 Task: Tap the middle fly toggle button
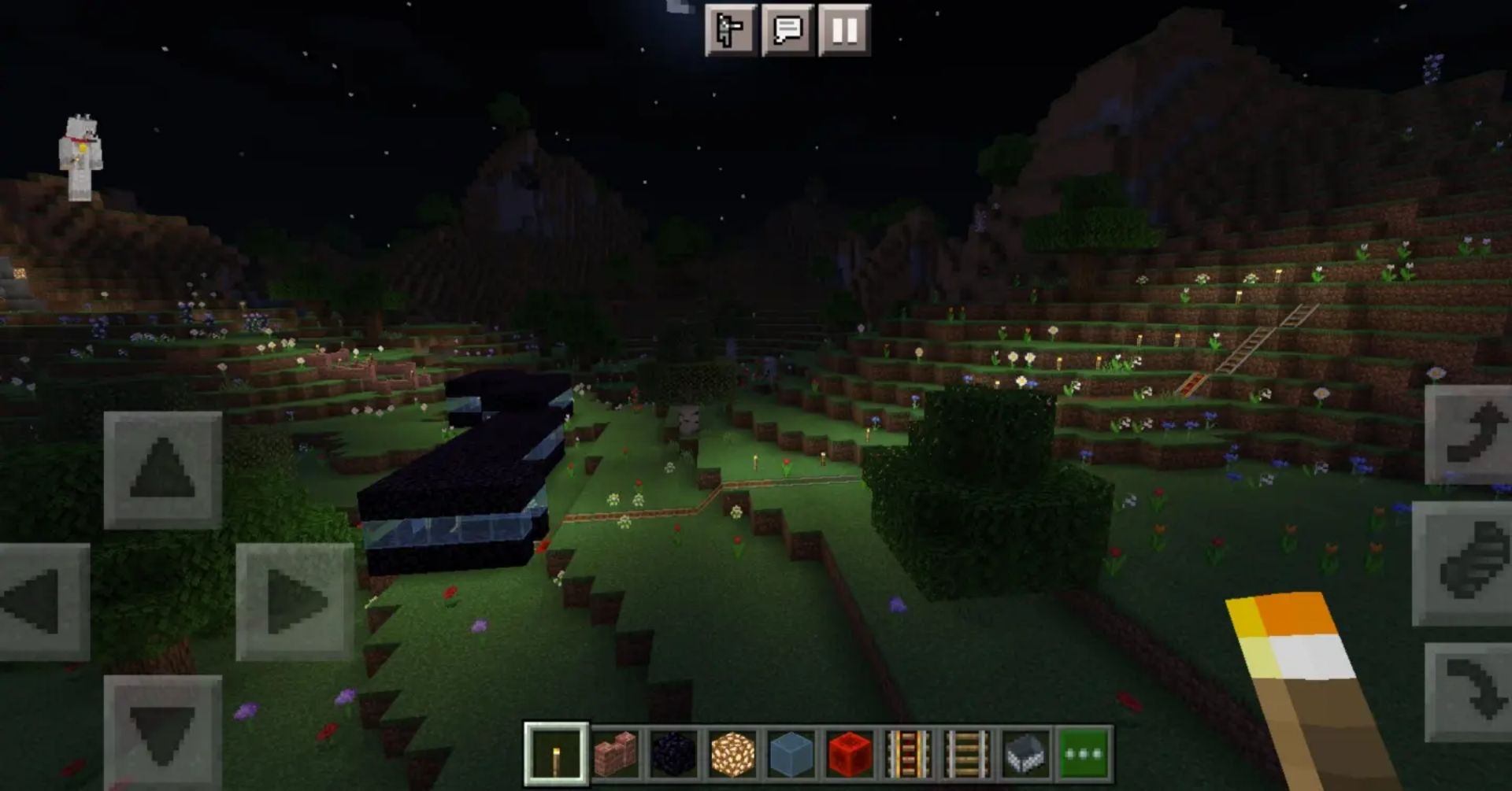[x=1465, y=562]
